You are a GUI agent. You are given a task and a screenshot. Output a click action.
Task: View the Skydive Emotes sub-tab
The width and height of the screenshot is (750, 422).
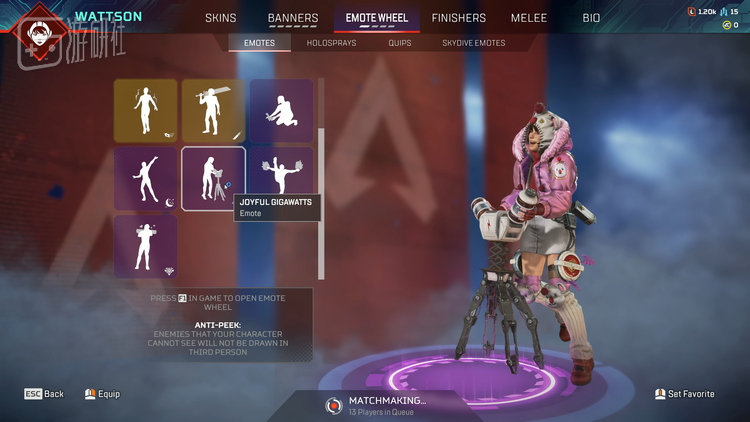[473, 43]
